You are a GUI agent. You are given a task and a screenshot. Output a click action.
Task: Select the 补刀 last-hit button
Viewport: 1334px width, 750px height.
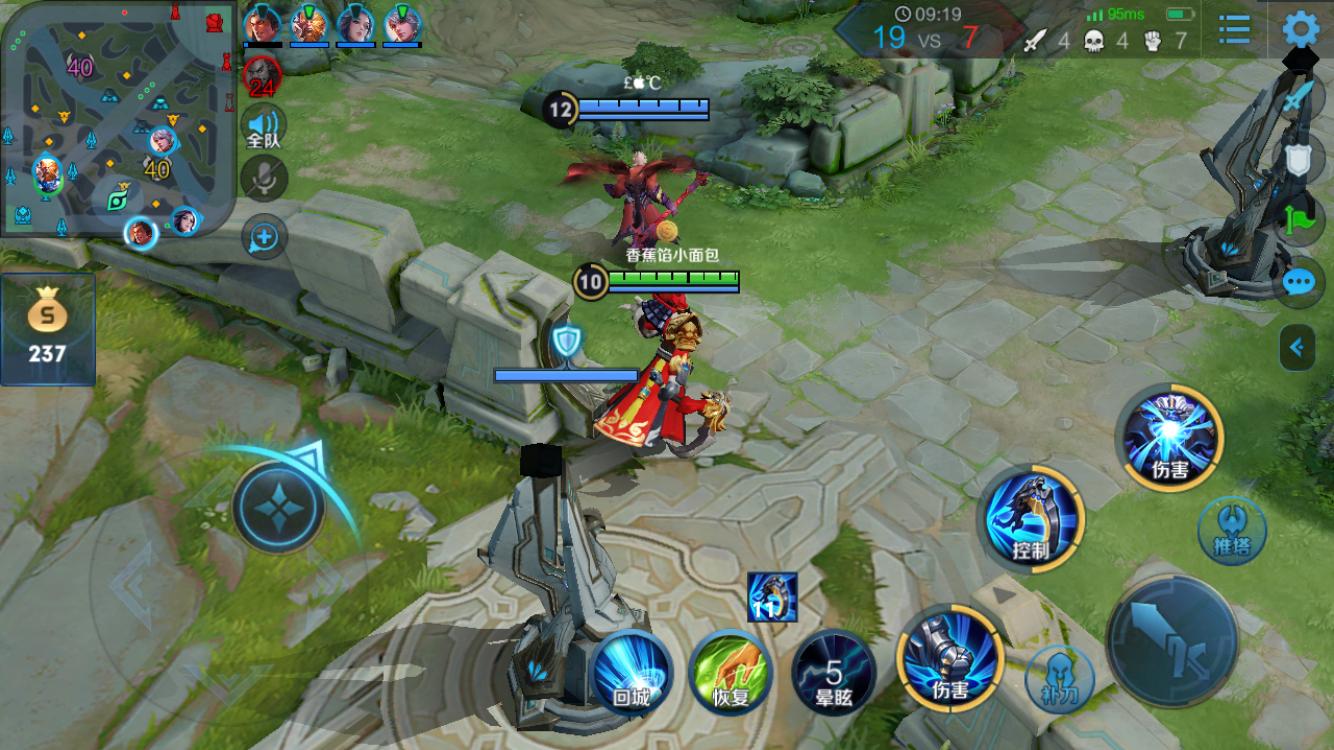coord(1060,679)
